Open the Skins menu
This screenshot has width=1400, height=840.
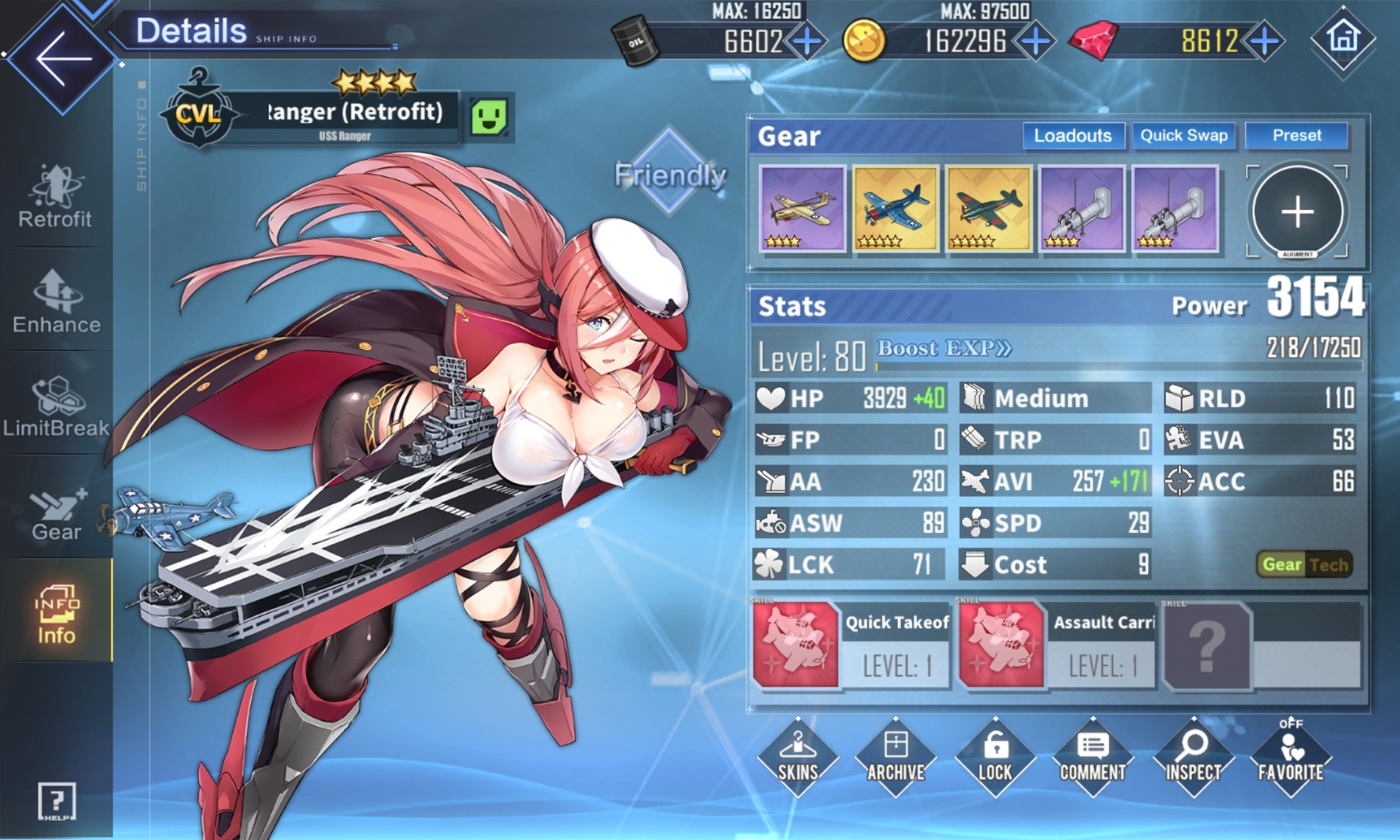pyautogui.click(x=798, y=757)
